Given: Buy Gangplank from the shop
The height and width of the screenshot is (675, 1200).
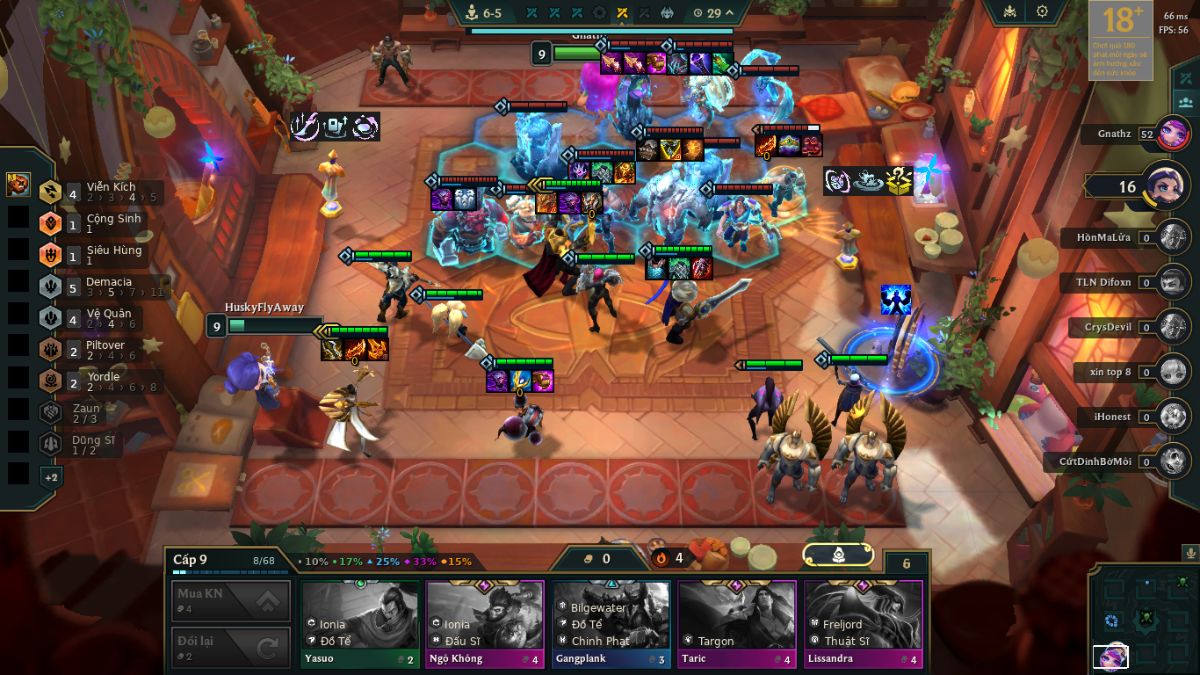Looking at the screenshot, I should [x=611, y=622].
